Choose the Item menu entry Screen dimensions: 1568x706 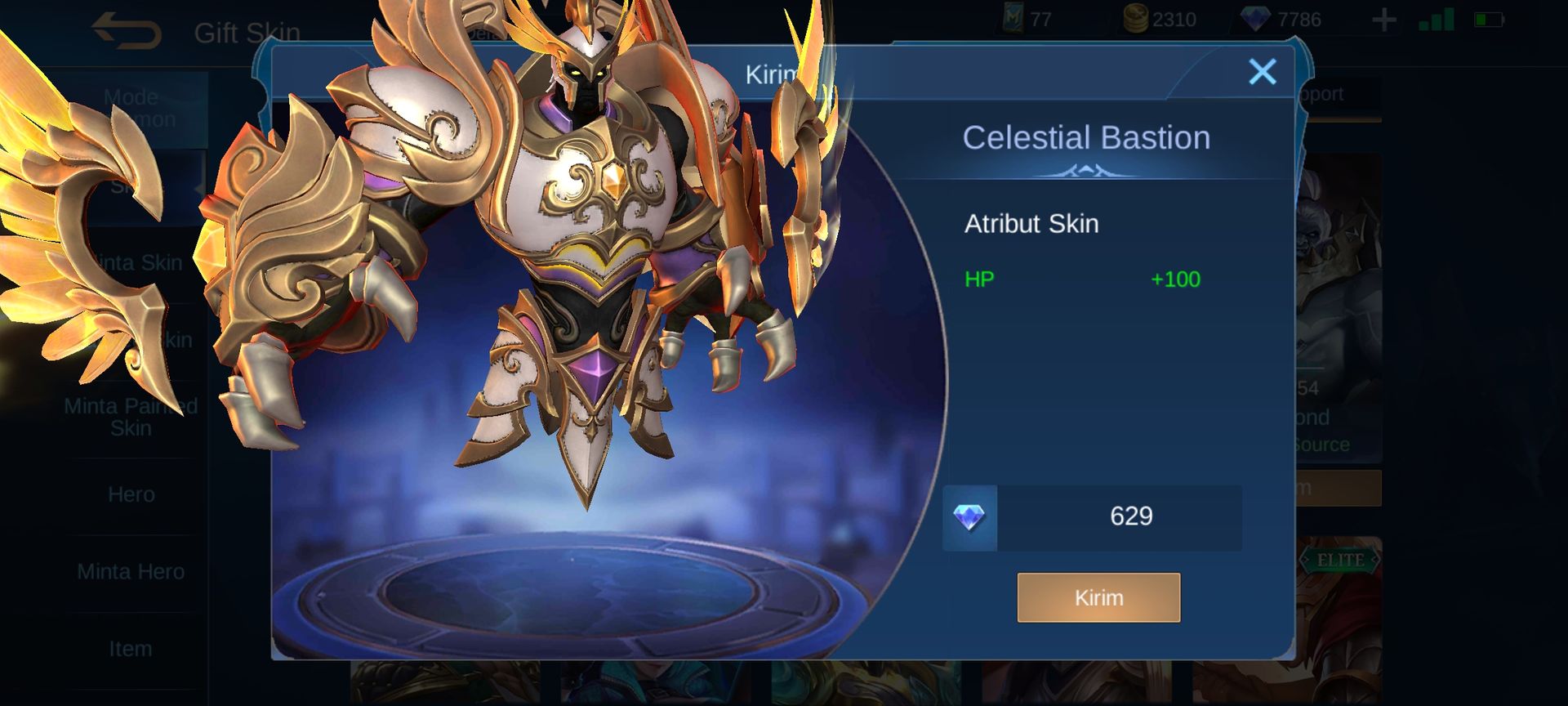click(131, 649)
